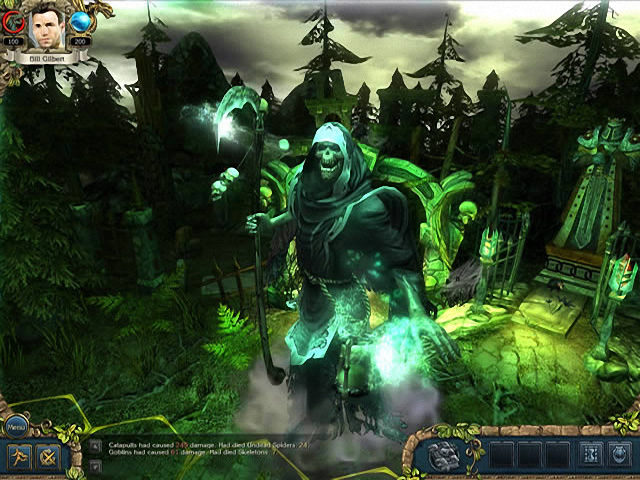Activate the crossed swords button
The height and width of the screenshot is (480, 640).
coord(47,457)
